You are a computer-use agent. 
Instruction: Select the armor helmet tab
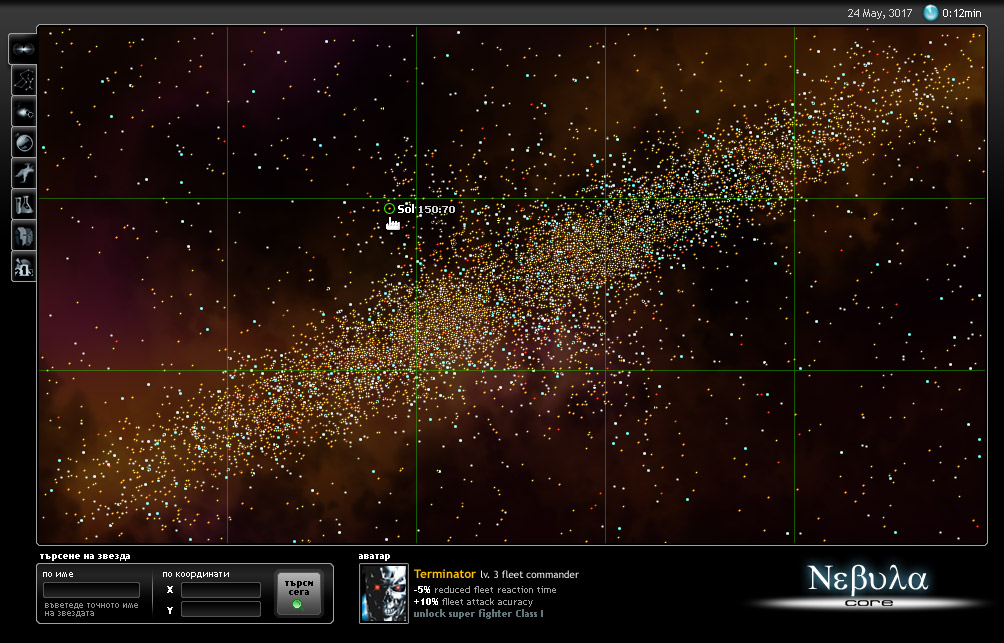pos(24,235)
